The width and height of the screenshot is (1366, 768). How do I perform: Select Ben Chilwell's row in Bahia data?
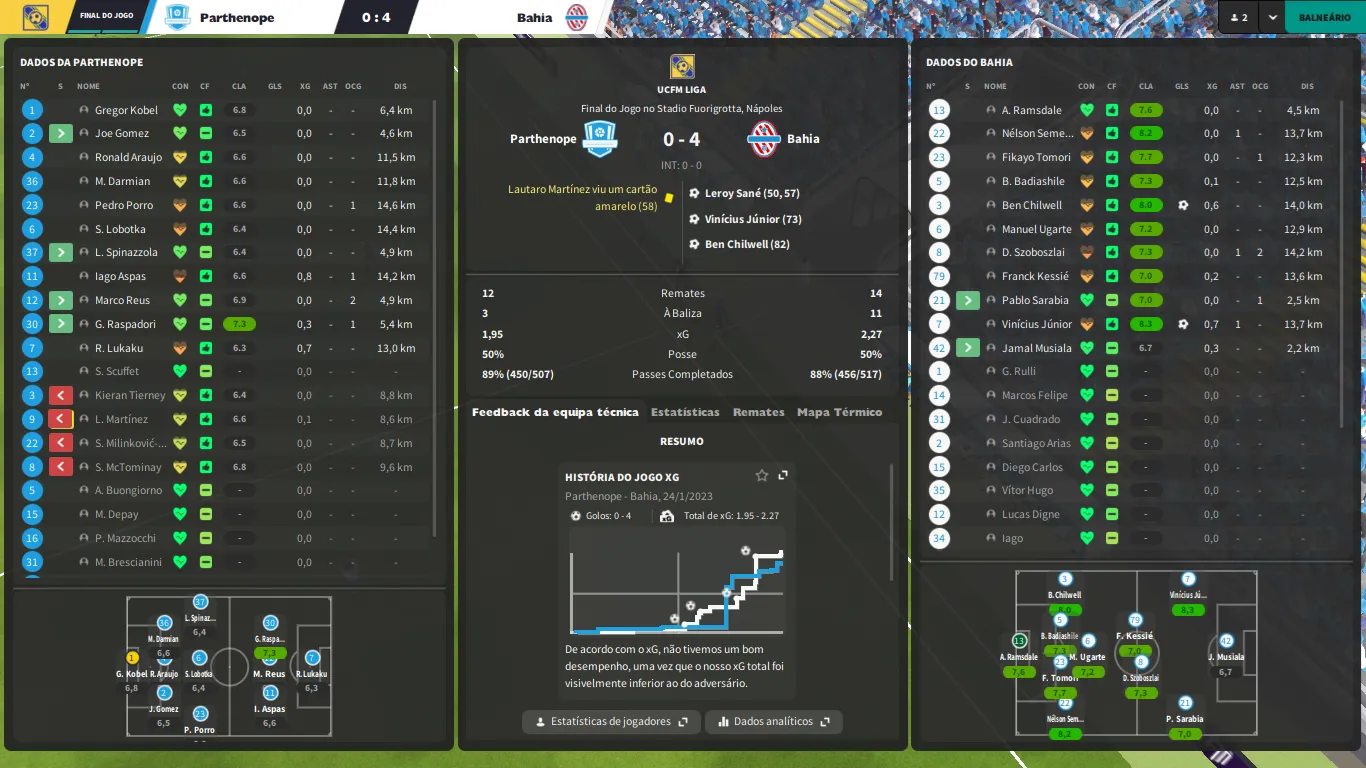coord(1031,205)
